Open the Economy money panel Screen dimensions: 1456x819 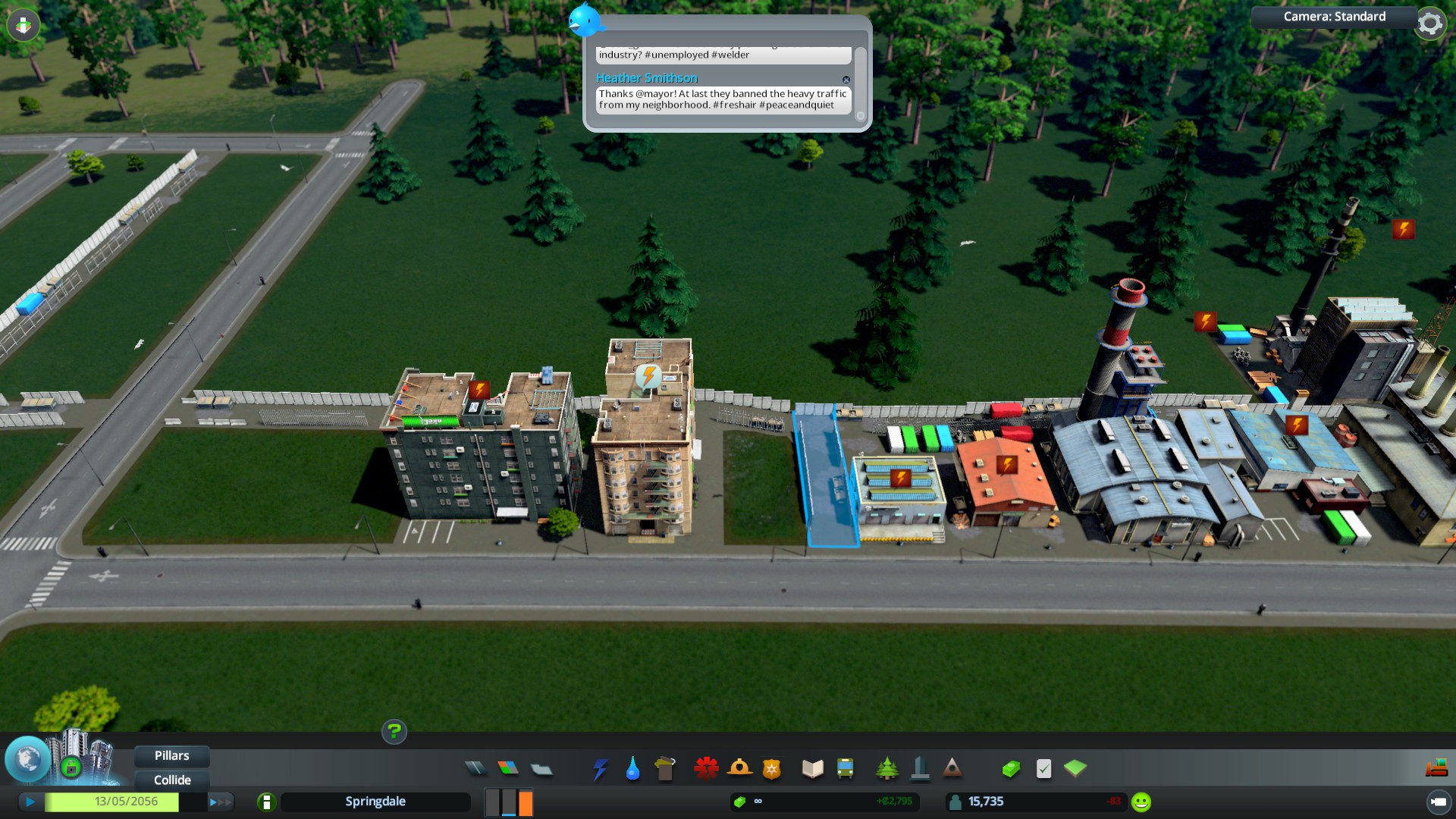pyautogui.click(x=1011, y=769)
